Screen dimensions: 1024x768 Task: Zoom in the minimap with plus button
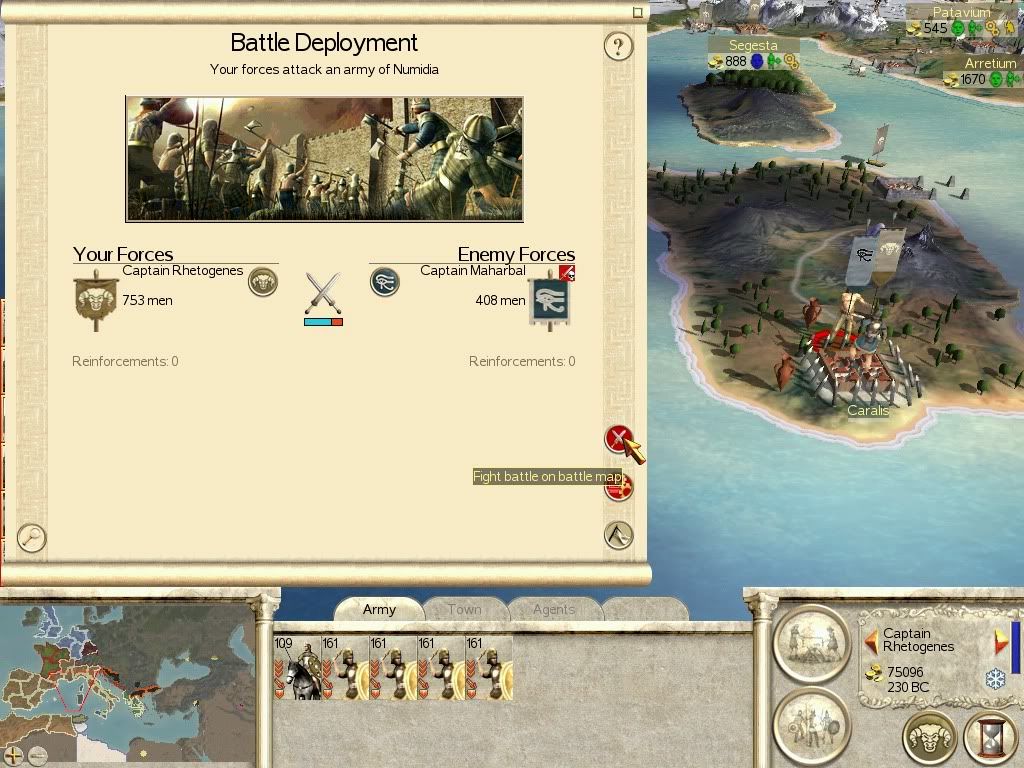coord(16,755)
